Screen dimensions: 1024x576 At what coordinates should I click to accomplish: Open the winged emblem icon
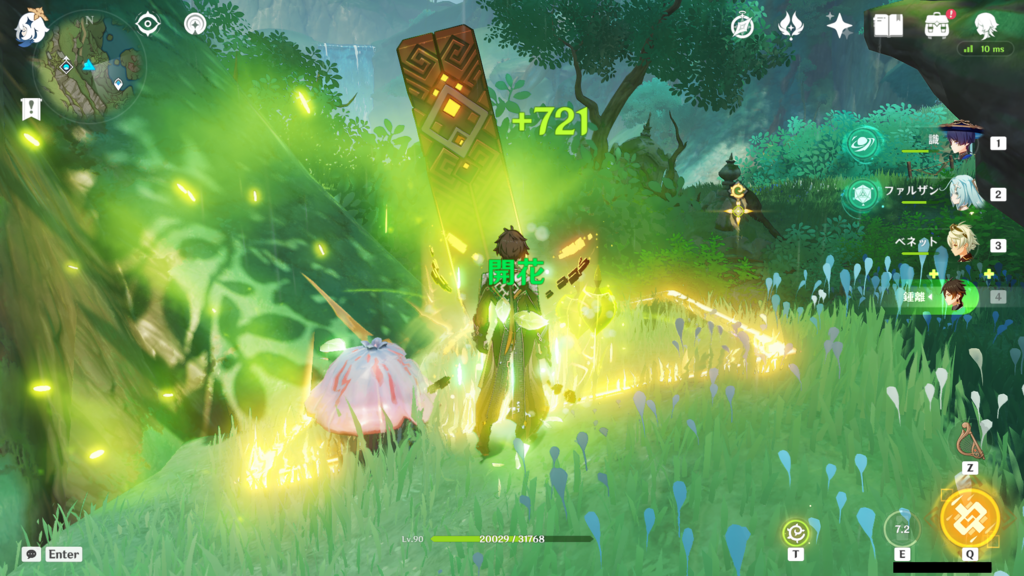click(791, 26)
